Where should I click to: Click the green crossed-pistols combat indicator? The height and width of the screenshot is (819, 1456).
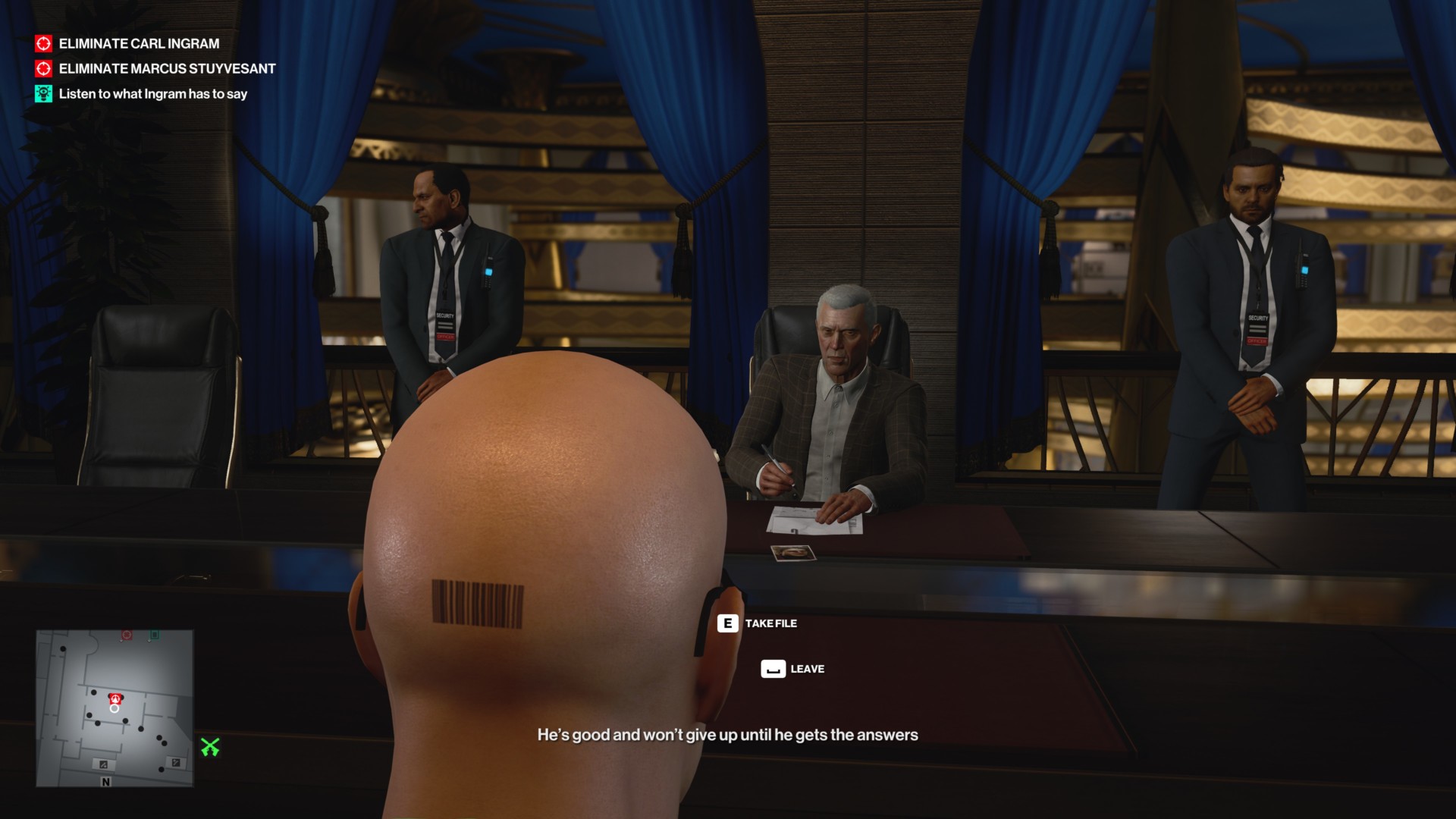(x=210, y=746)
